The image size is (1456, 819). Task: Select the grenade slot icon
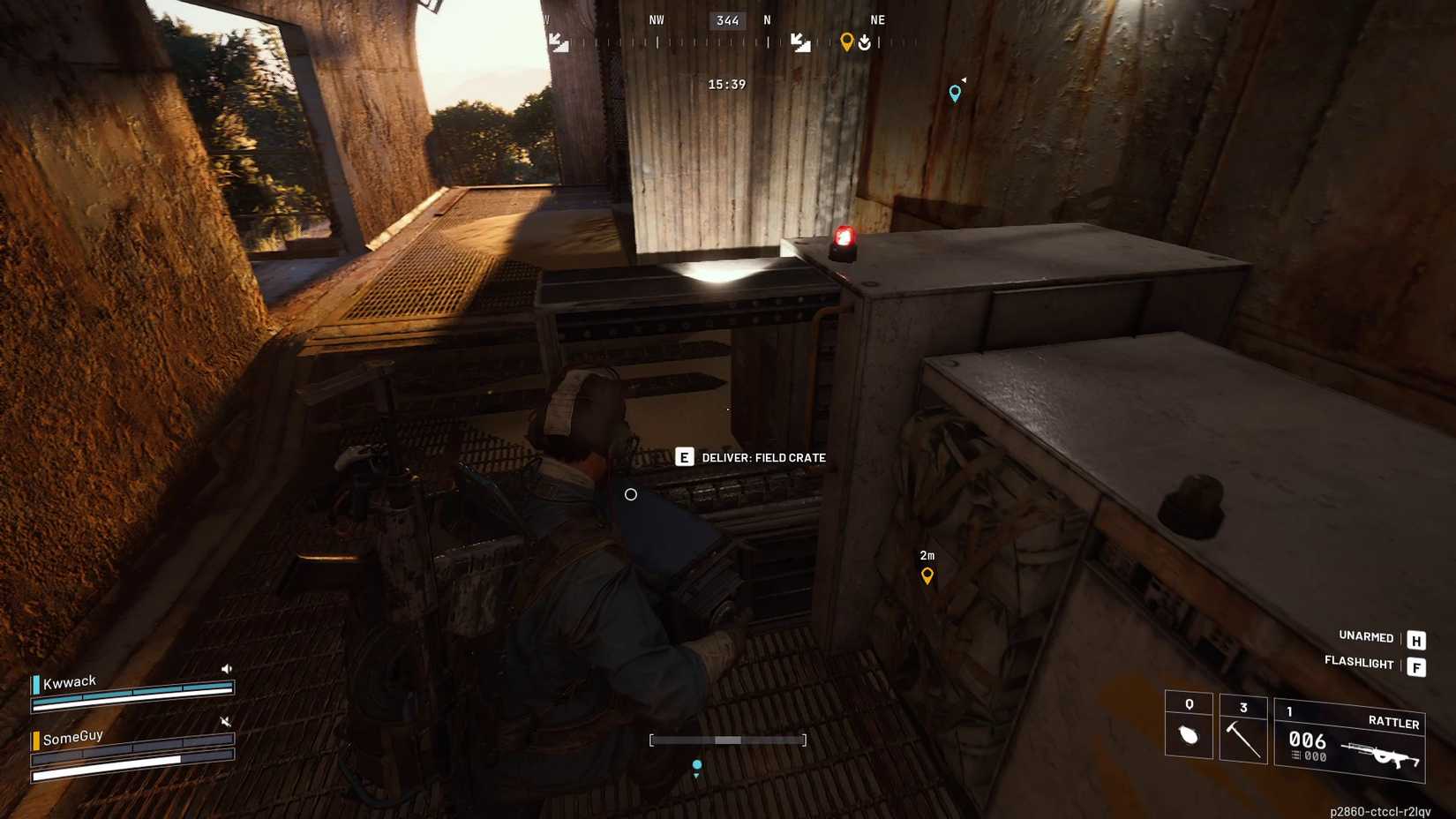point(1189,731)
